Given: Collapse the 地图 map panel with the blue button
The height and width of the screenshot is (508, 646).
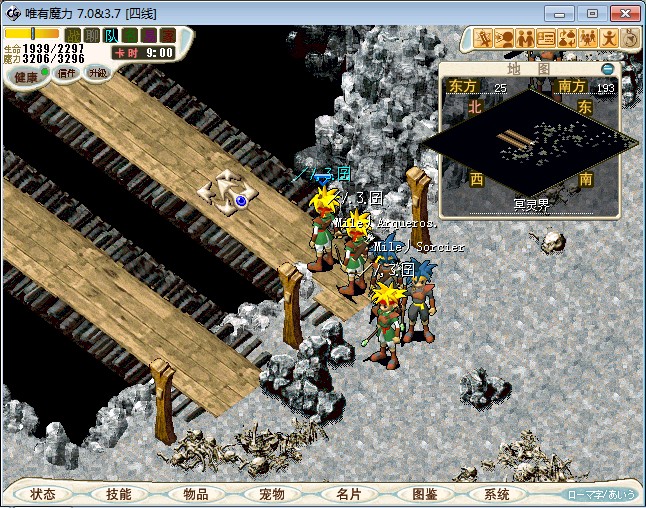Looking at the screenshot, I should [x=608, y=69].
